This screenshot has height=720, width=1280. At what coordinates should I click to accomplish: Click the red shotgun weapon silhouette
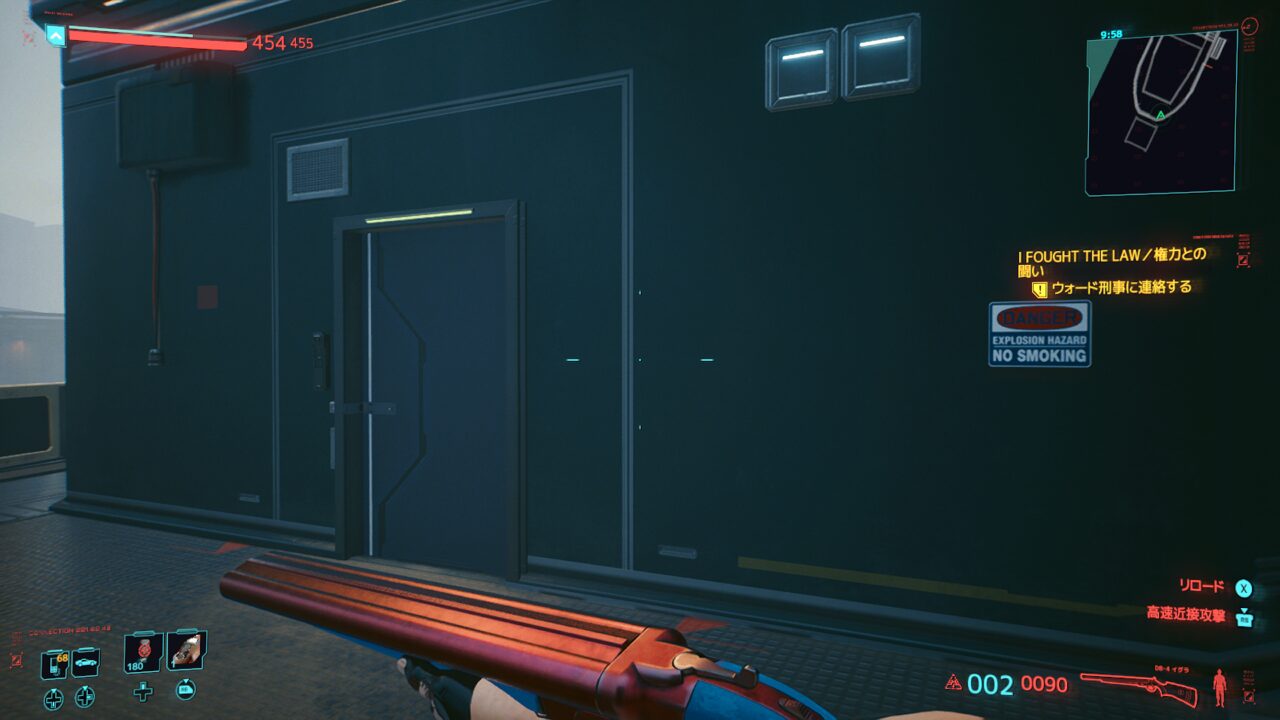tap(1139, 686)
